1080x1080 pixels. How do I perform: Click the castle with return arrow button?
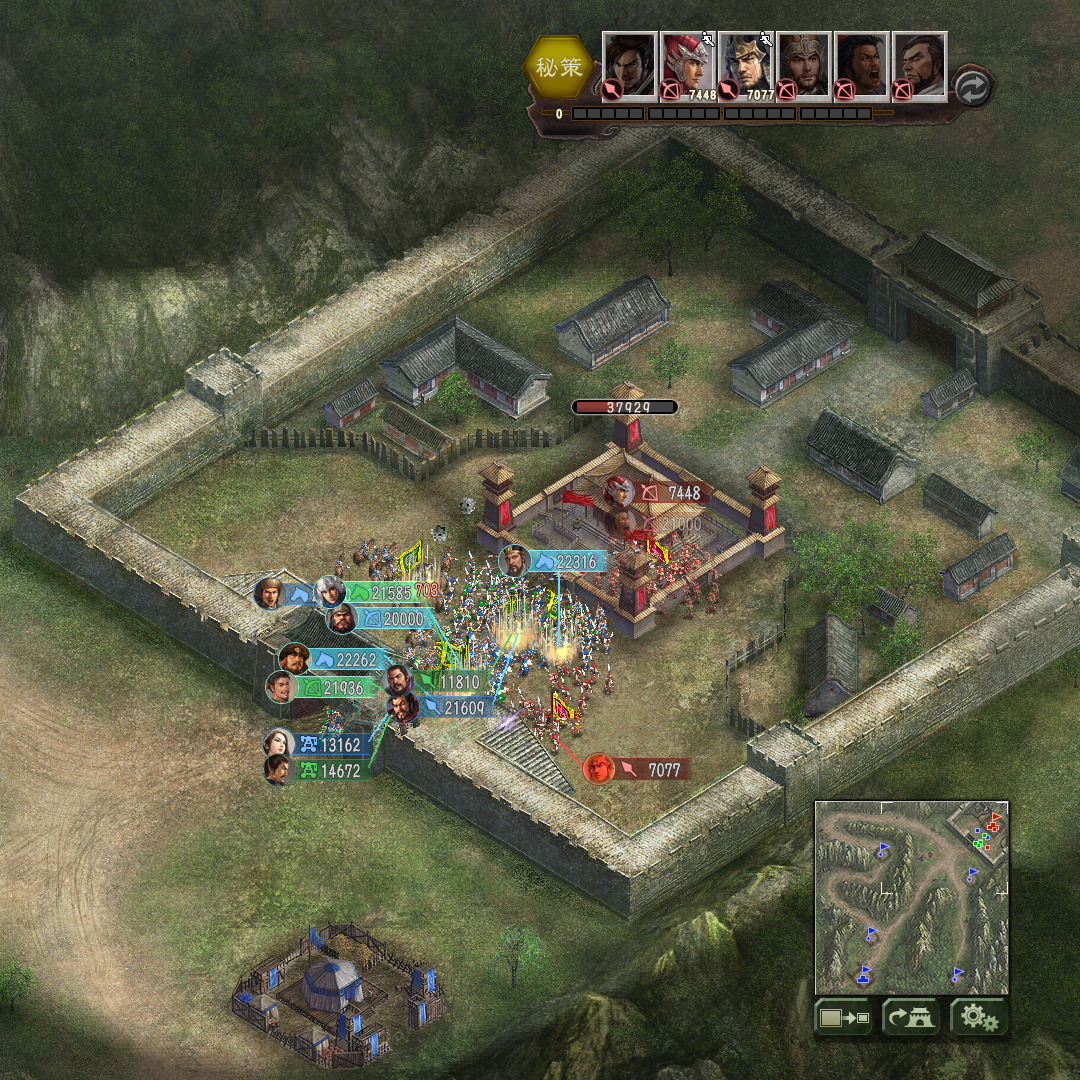click(x=910, y=1018)
